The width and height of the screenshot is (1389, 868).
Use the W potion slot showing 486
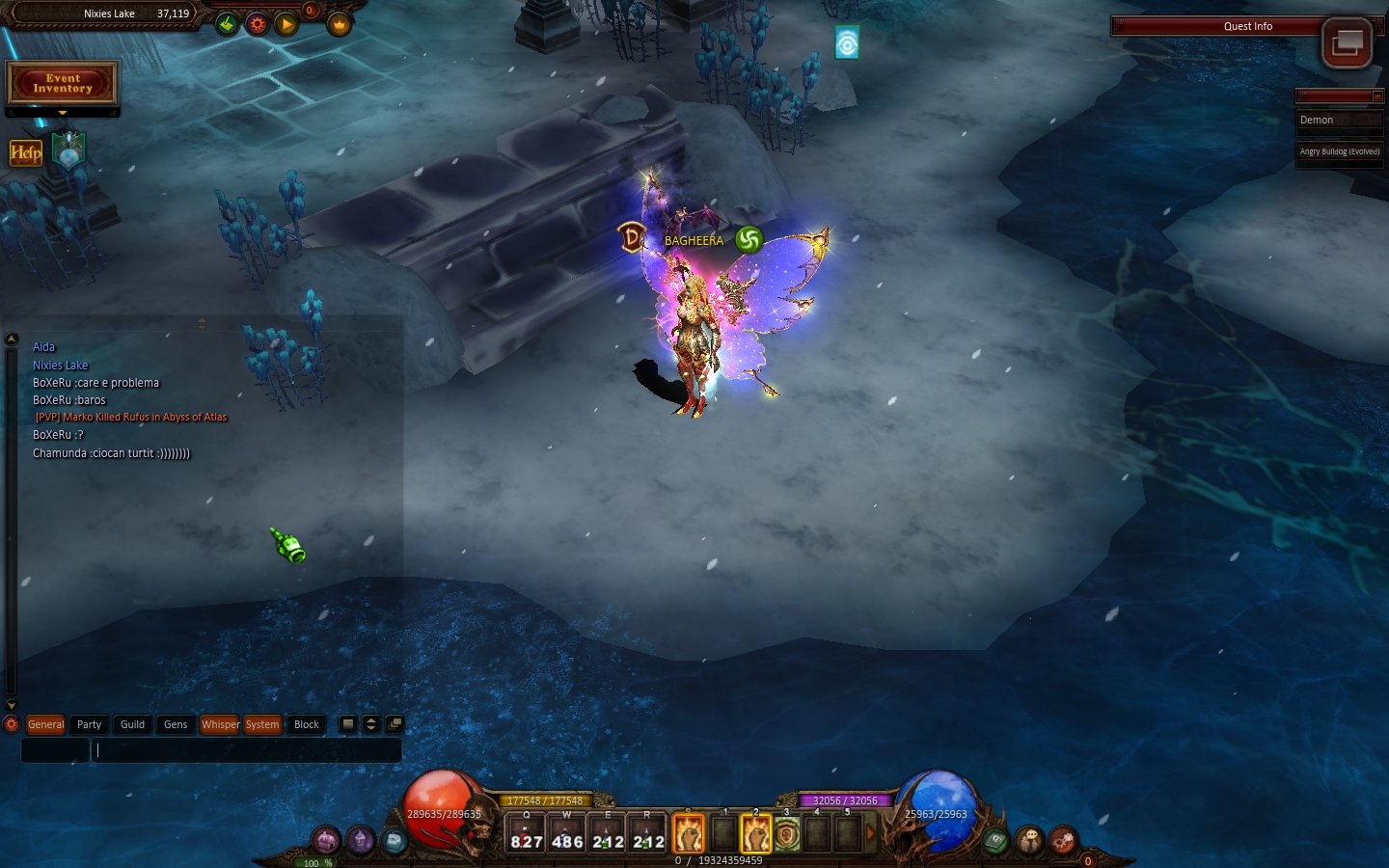pyautogui.click(x=567, y=834)
